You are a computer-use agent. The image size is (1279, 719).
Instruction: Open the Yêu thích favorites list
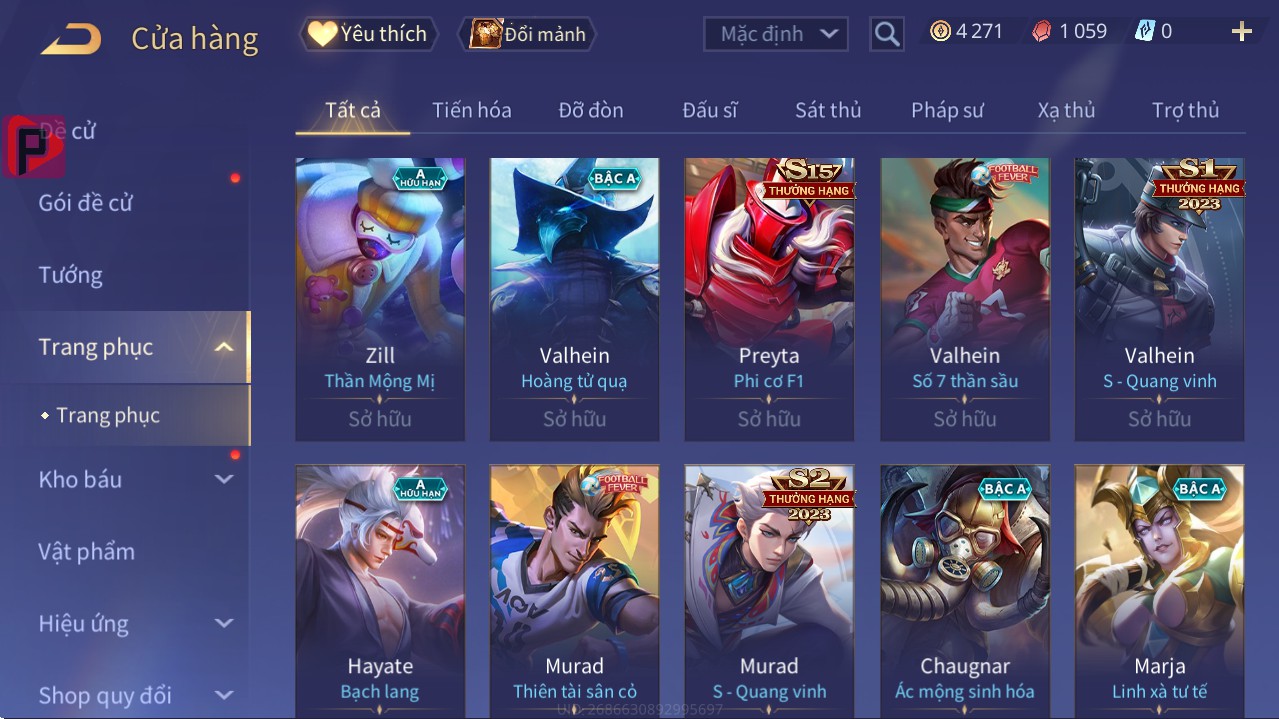click(368, 34)
